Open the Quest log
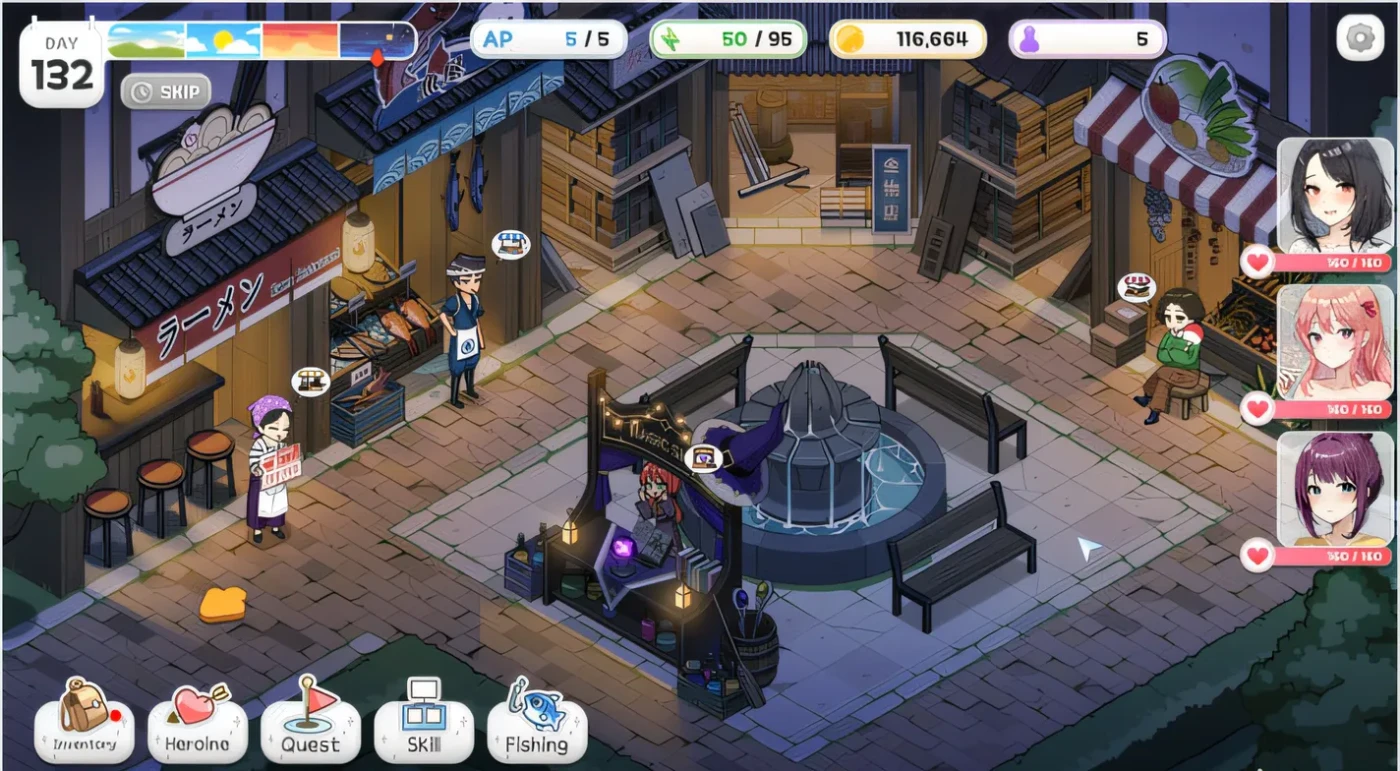This screenshot has width=1400, height=771. coord(310,719)
